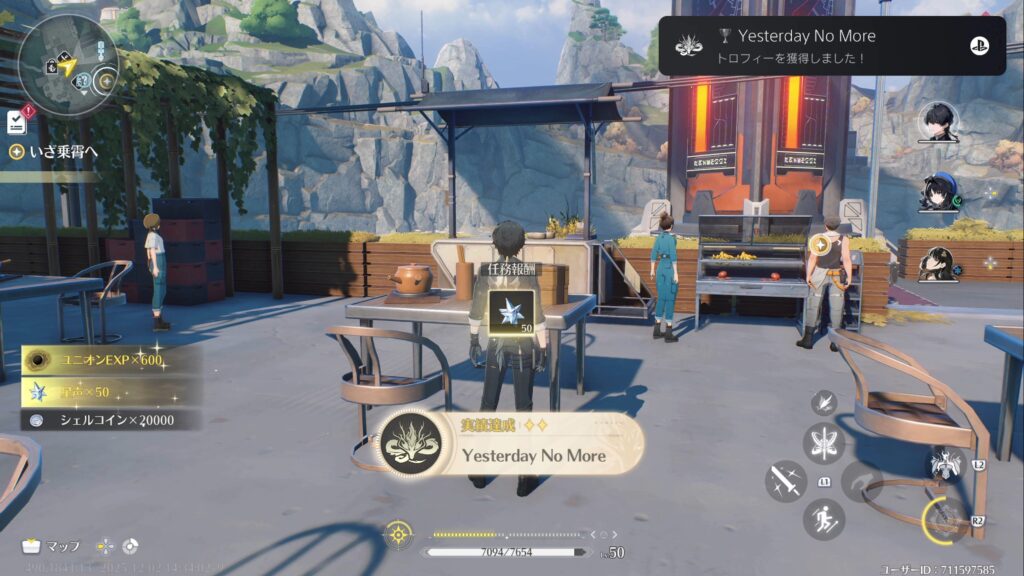This screenshot has width=1024, height=576.
Task: Switch to the blue-hat party member portrait
Action: pyautogui.click(x=938, y=192)
